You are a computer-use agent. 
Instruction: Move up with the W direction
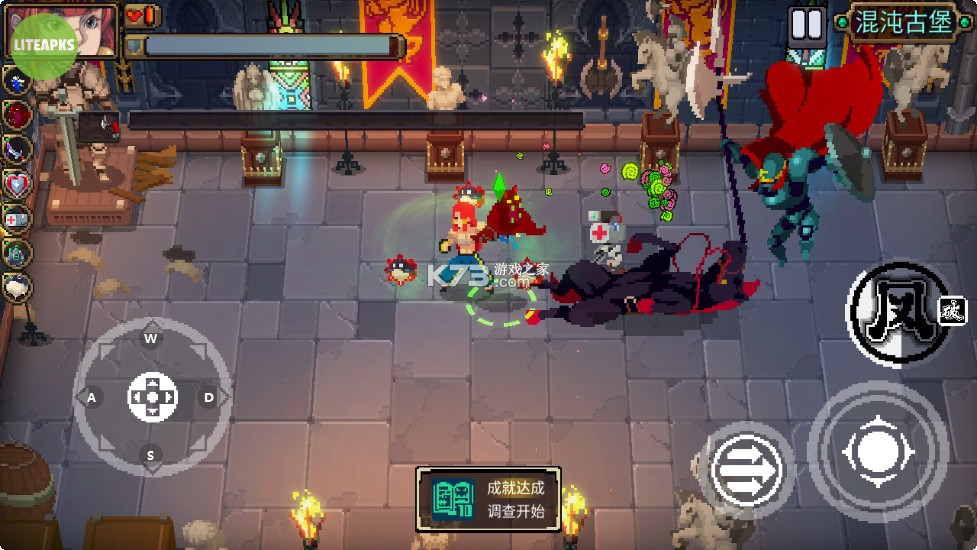point(152,338)
